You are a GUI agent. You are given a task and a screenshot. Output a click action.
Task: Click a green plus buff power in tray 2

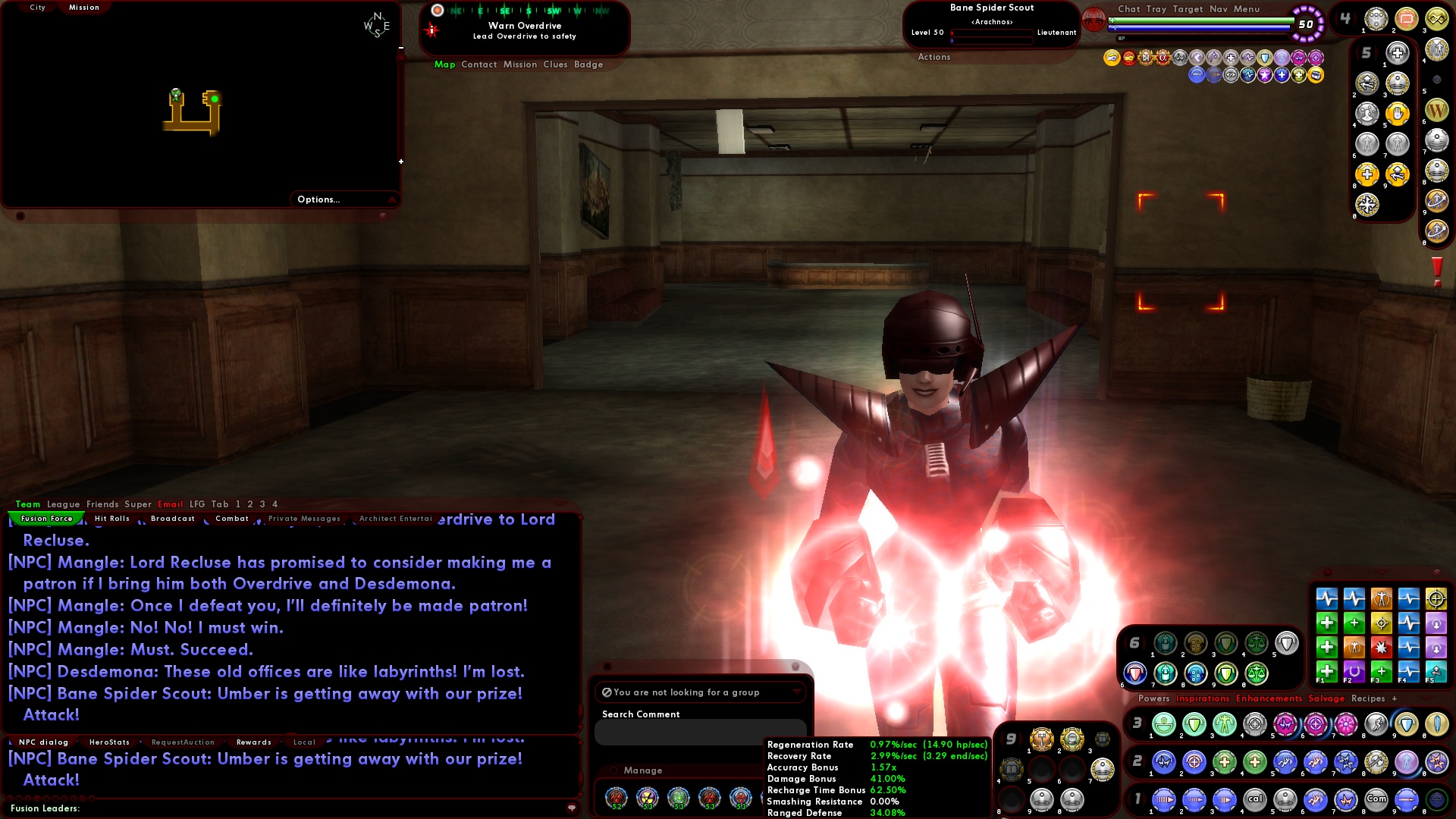[x=1225, y=761]
